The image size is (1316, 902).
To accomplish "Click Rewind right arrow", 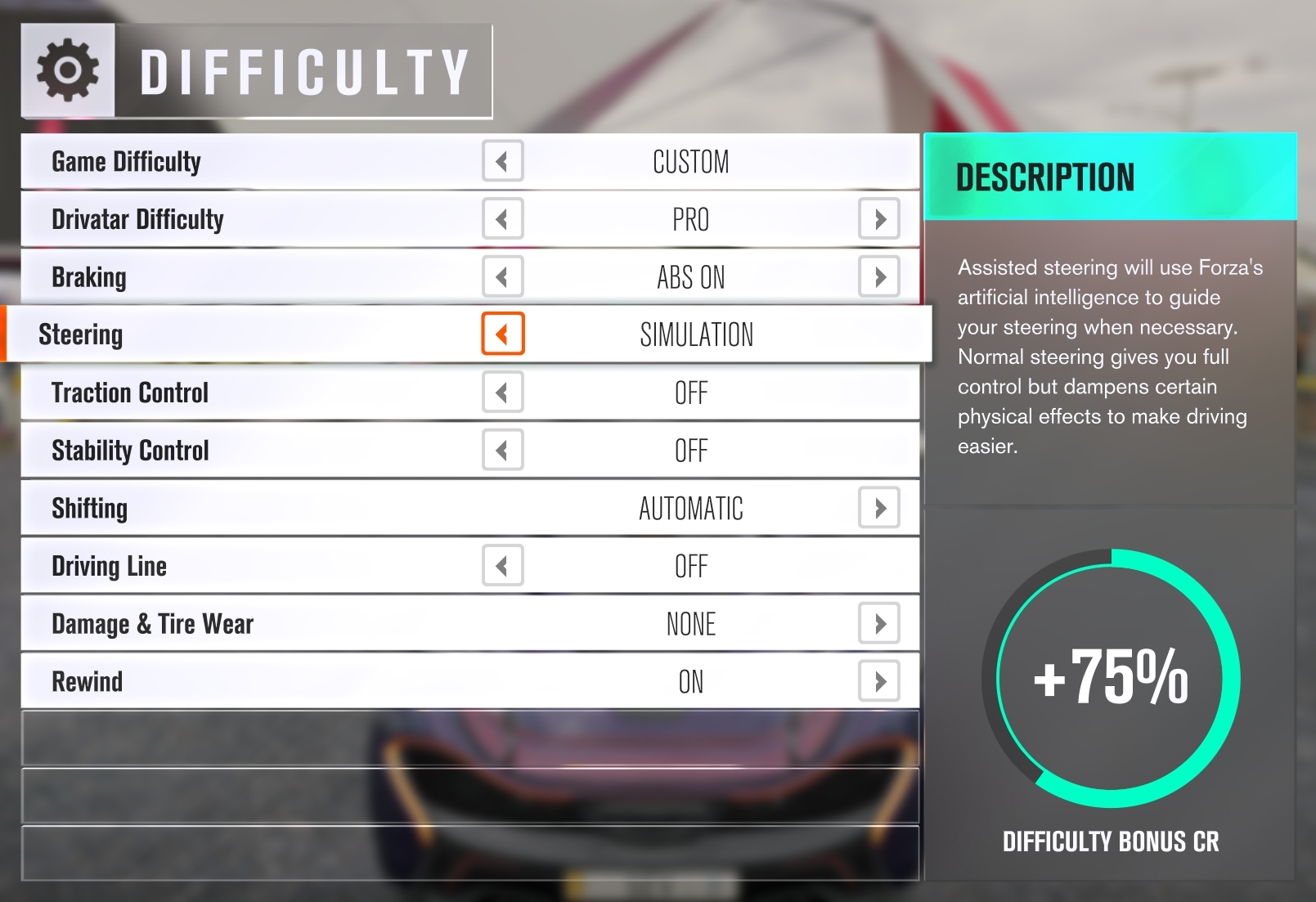I will 879,681.
